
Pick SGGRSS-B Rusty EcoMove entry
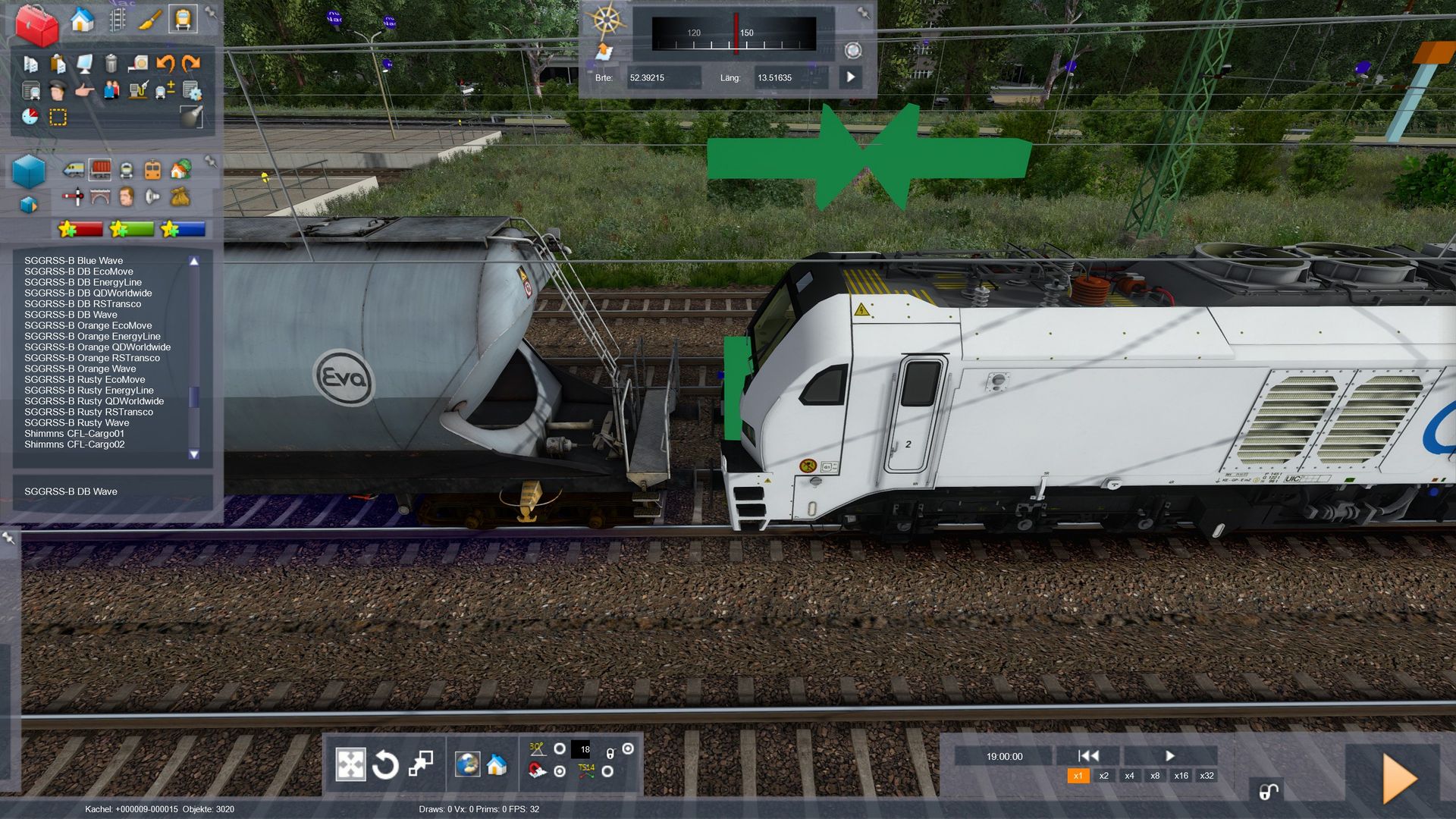(84, 379)
